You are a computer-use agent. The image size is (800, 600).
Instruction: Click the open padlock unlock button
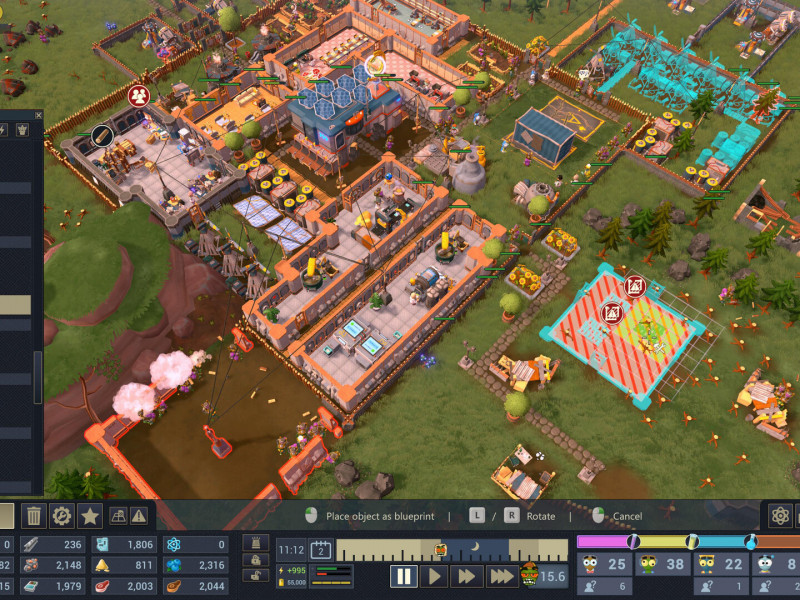click(x=256, y=577)
